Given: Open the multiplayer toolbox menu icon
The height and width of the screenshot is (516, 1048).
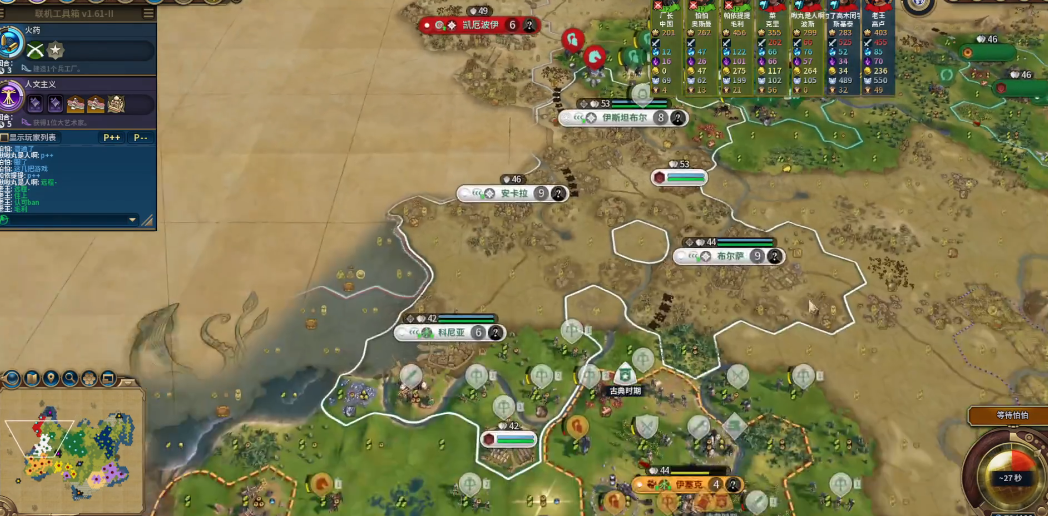Looking at the screenshot, I should coord(149,14).
